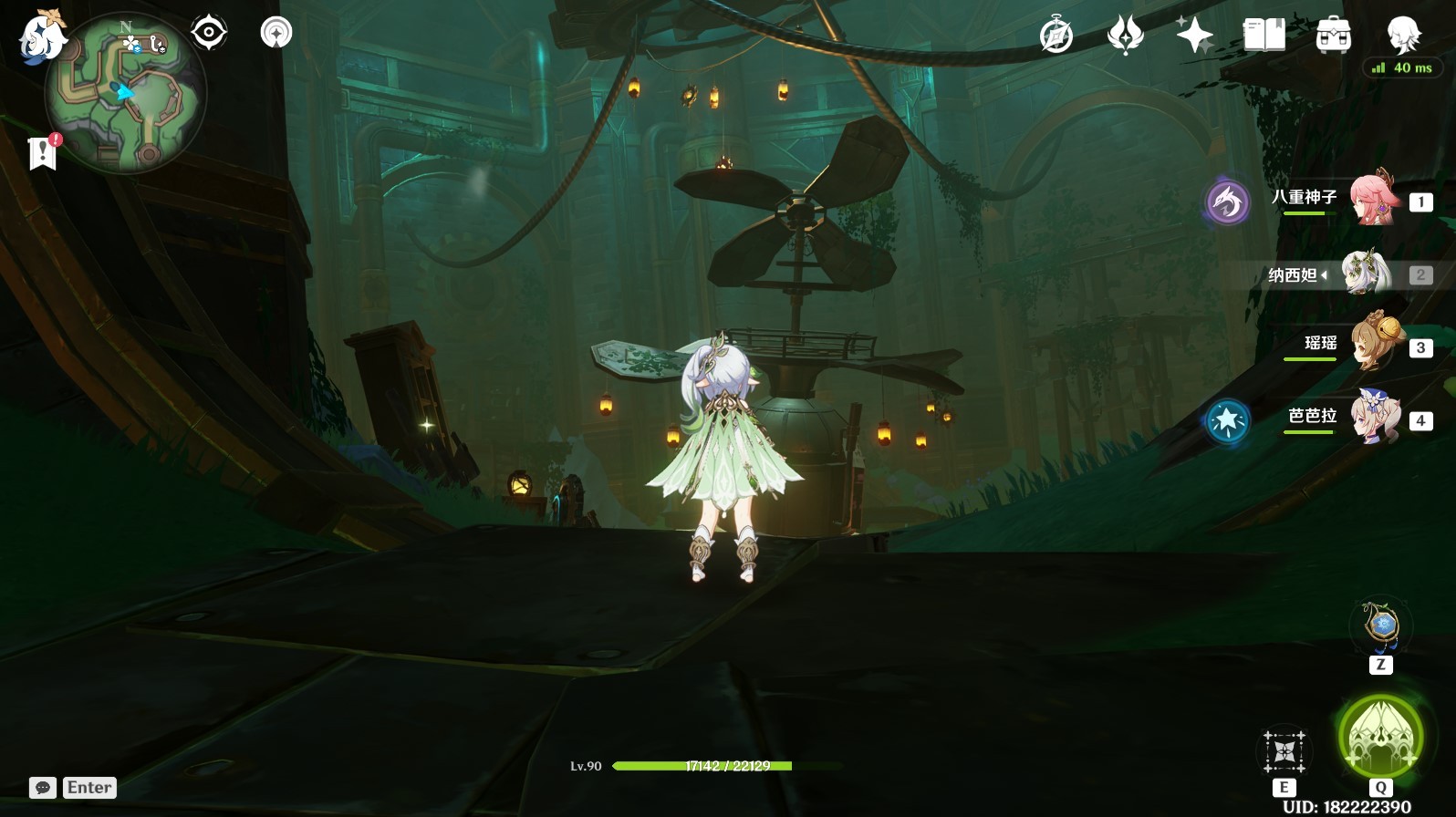Open the compass Adventurer Handbook icon
The image size is (1456, 817).
(1056, 36)
